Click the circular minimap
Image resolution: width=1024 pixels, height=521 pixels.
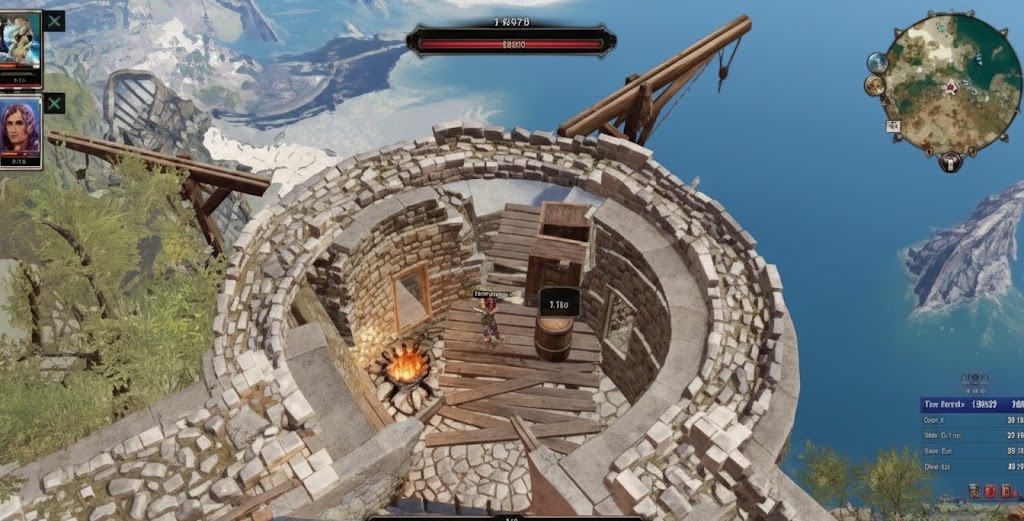click(951, 83)
